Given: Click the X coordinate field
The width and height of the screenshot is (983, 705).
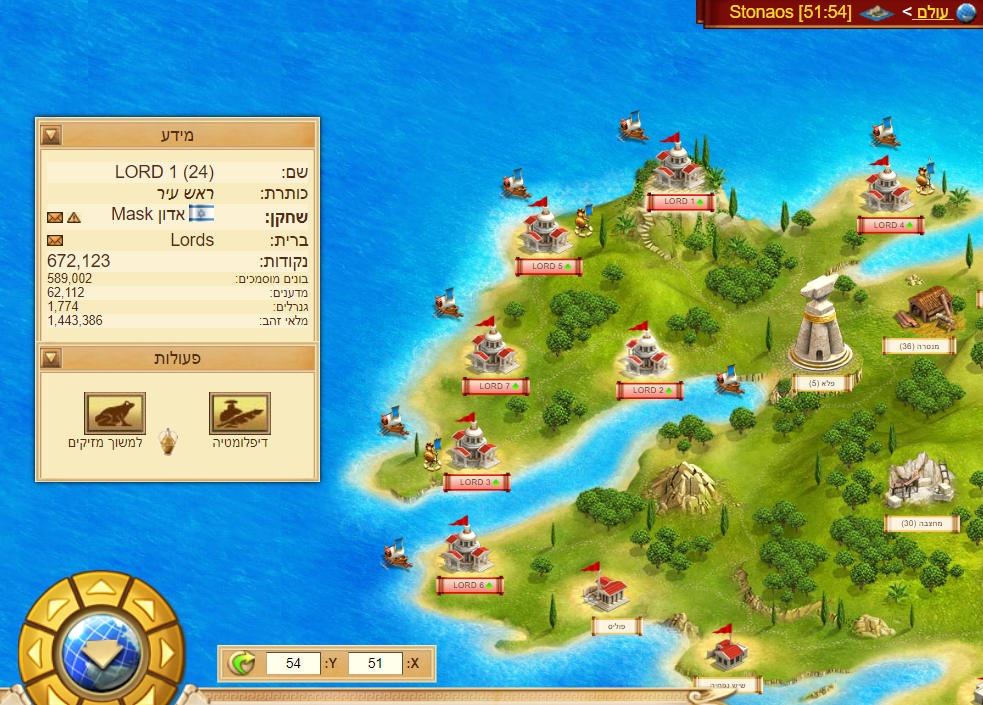Looking at the screenshot, I should (375, 663).
